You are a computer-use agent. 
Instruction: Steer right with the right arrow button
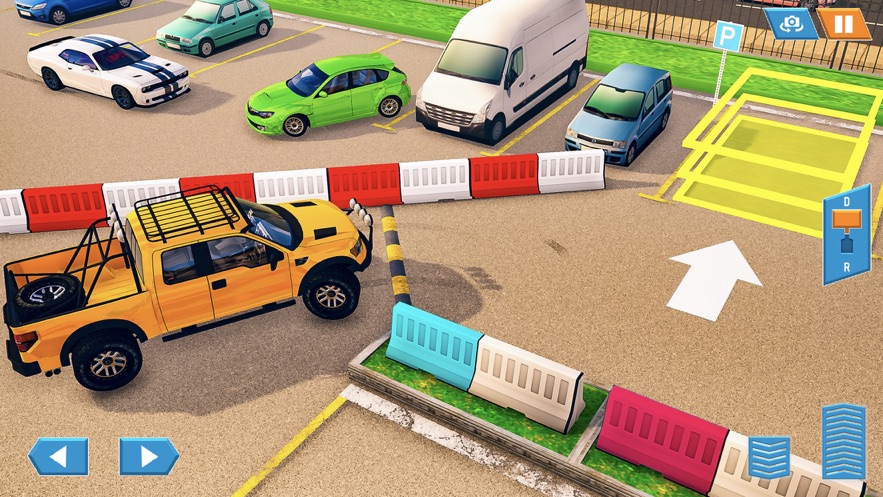[149, 456]
